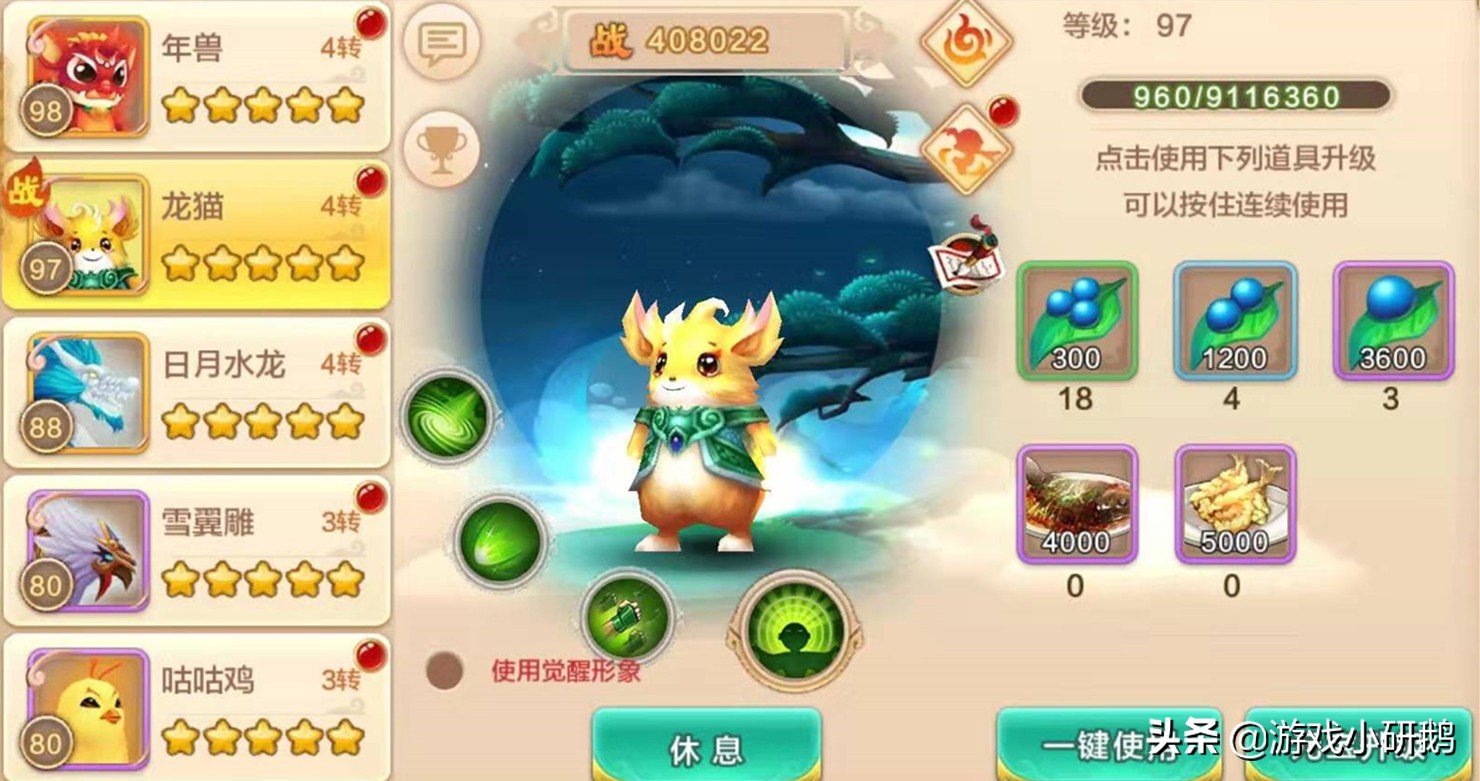Select the green swirl skill orb

(x=447, y=419)
